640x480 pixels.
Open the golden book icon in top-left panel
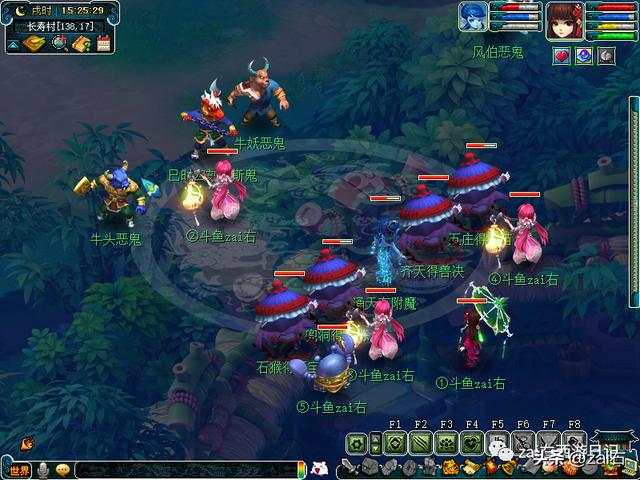(x=35, y=43)
